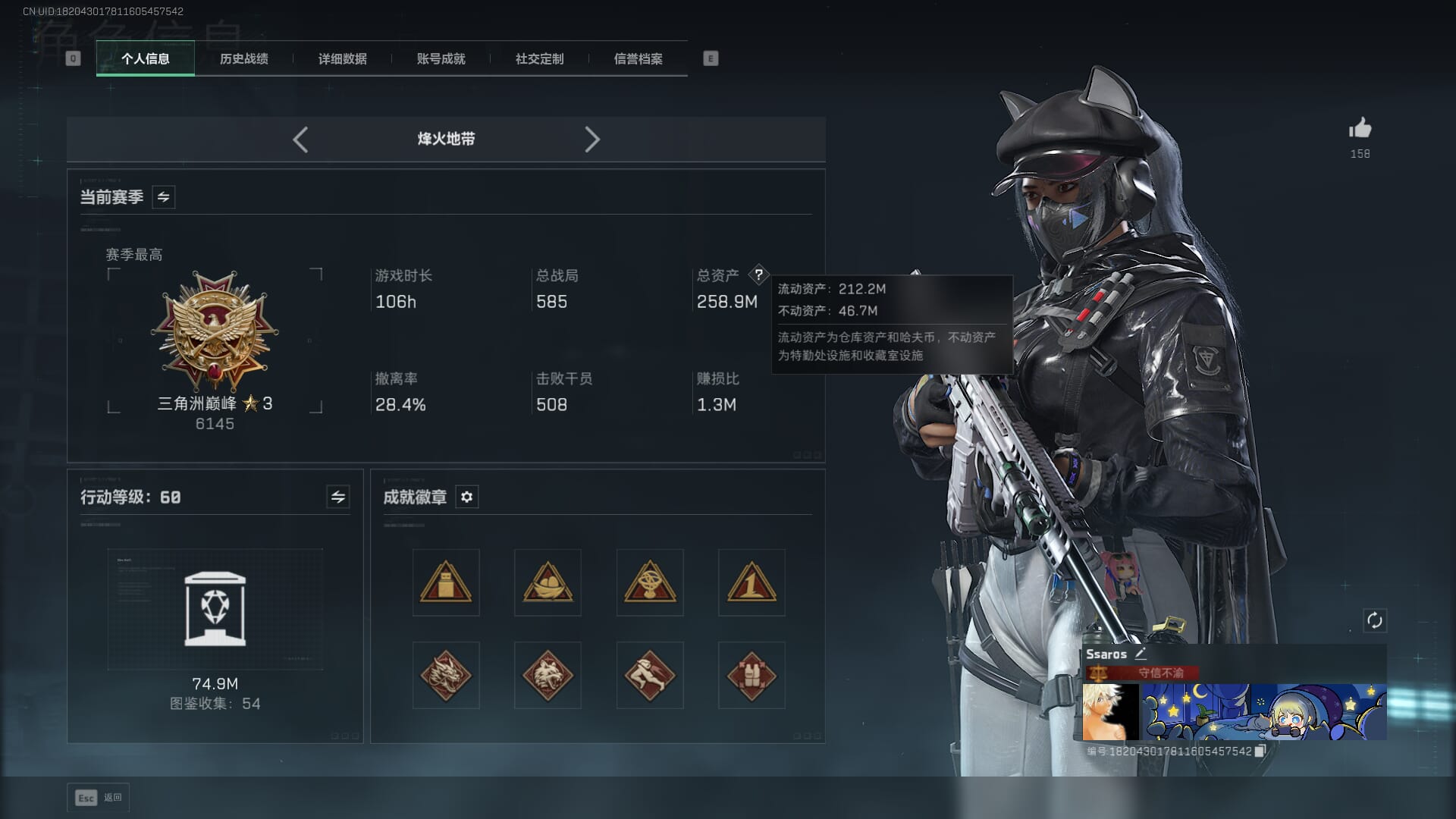Give a thumbs-up like to this profile
The width and height of the screenshot is (1456, 819).
pos(1360,128)
